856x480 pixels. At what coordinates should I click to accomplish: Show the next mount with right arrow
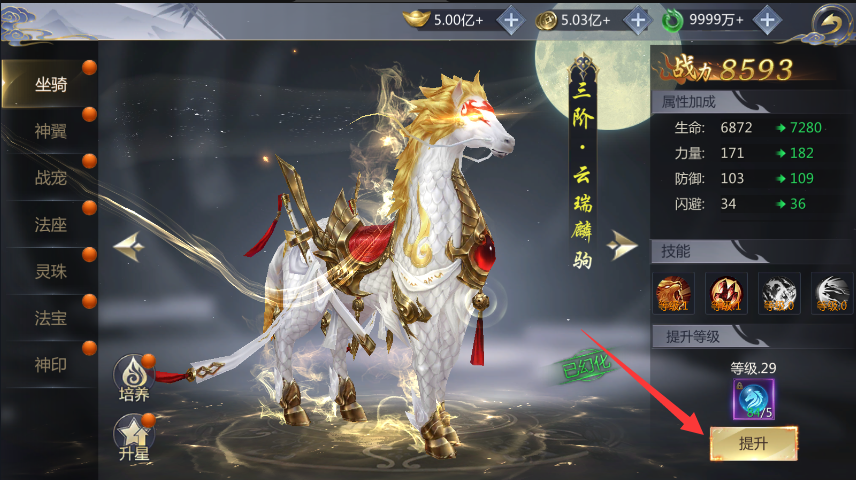click(x=622, y=245)
